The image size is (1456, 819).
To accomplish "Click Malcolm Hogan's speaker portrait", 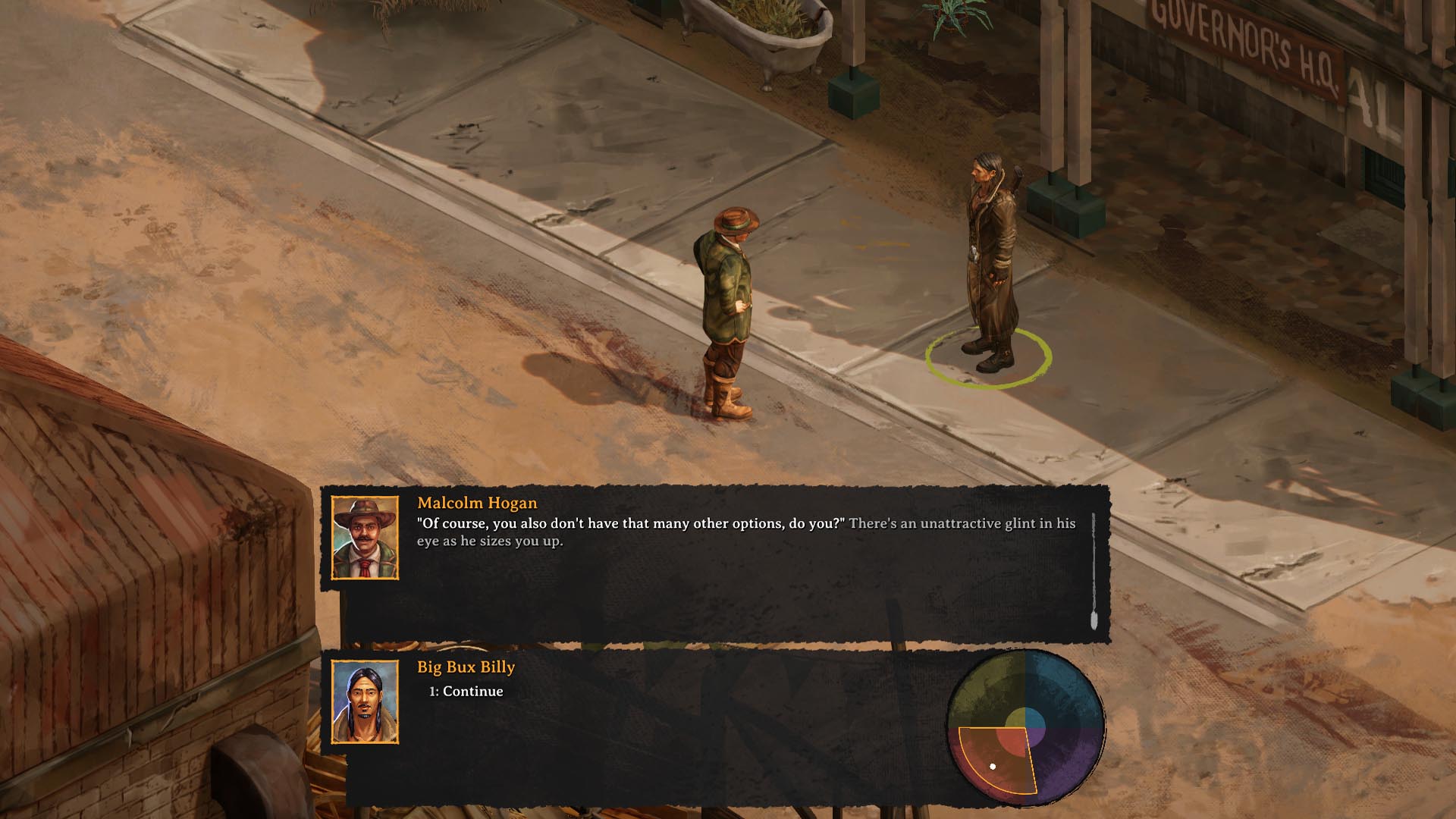I will tap(365, 538).
